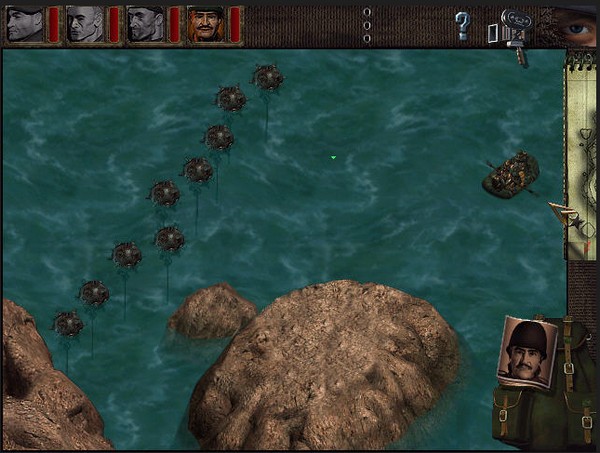Toggle enemy sight with the eye icon
The height and width of the screenshot is (453, 600).
click(x=574, y=24)
